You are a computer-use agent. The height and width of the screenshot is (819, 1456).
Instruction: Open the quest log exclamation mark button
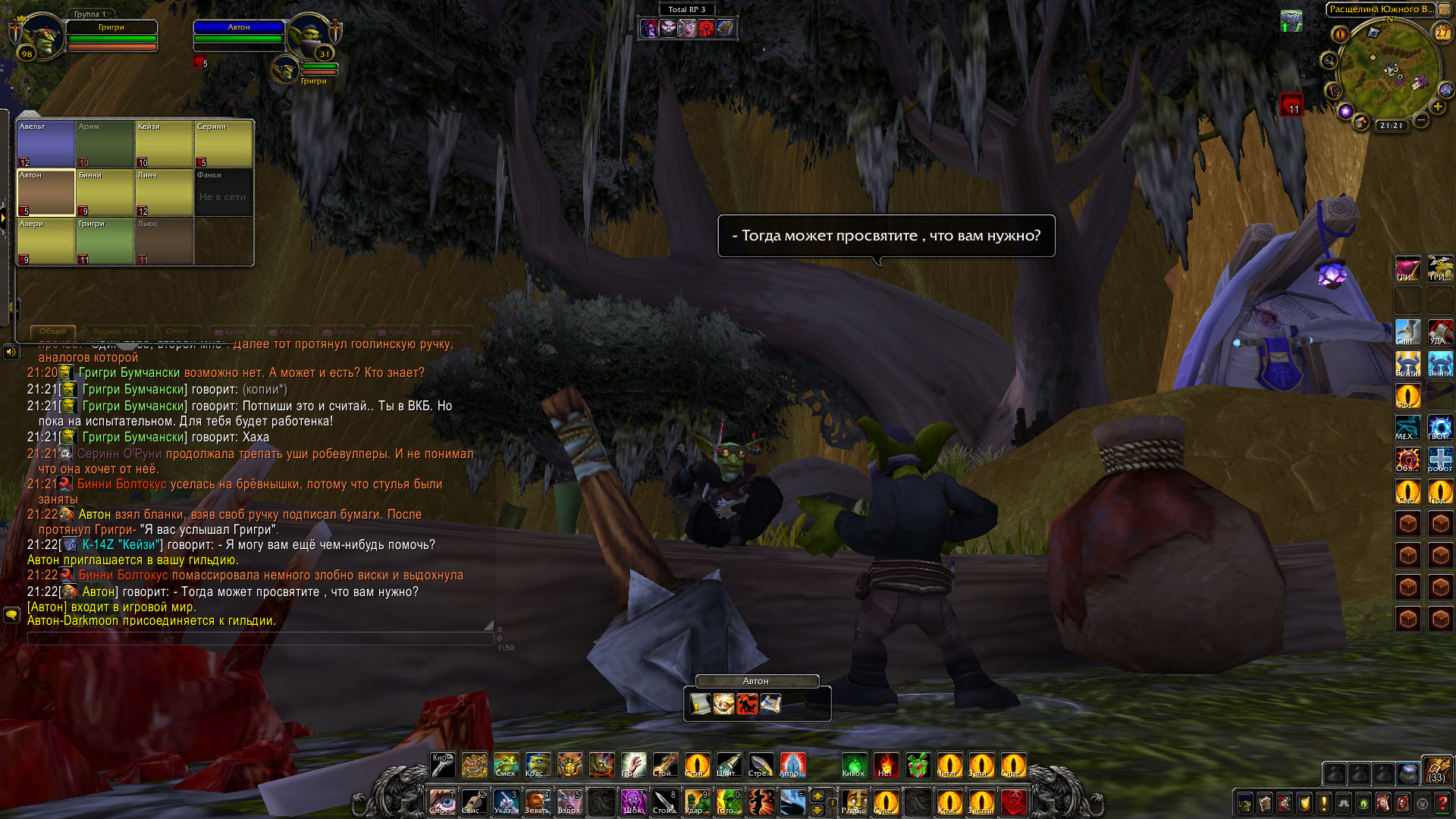pos(1324,803)
